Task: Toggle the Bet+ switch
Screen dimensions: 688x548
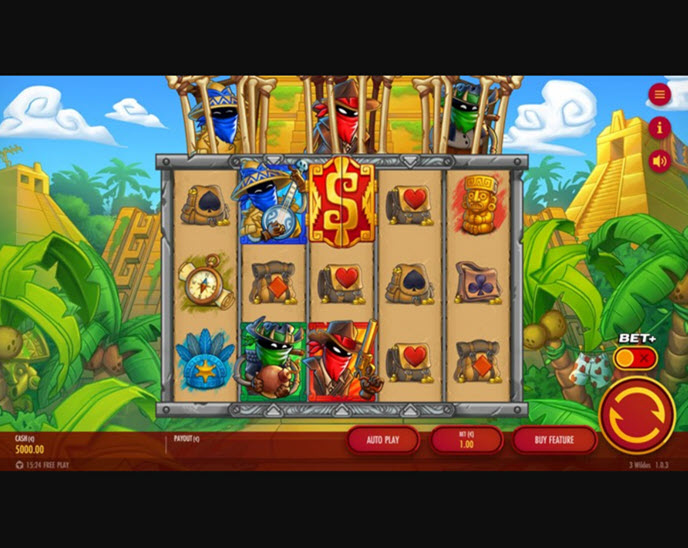Action: tap(635, 358)
